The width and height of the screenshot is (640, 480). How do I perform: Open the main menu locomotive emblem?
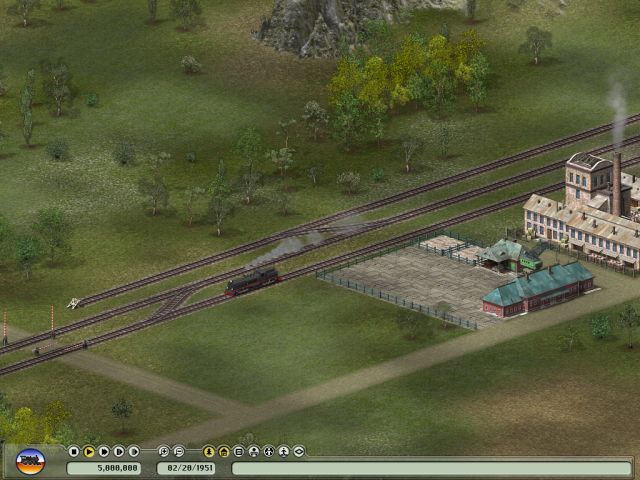tap(31, 461)
